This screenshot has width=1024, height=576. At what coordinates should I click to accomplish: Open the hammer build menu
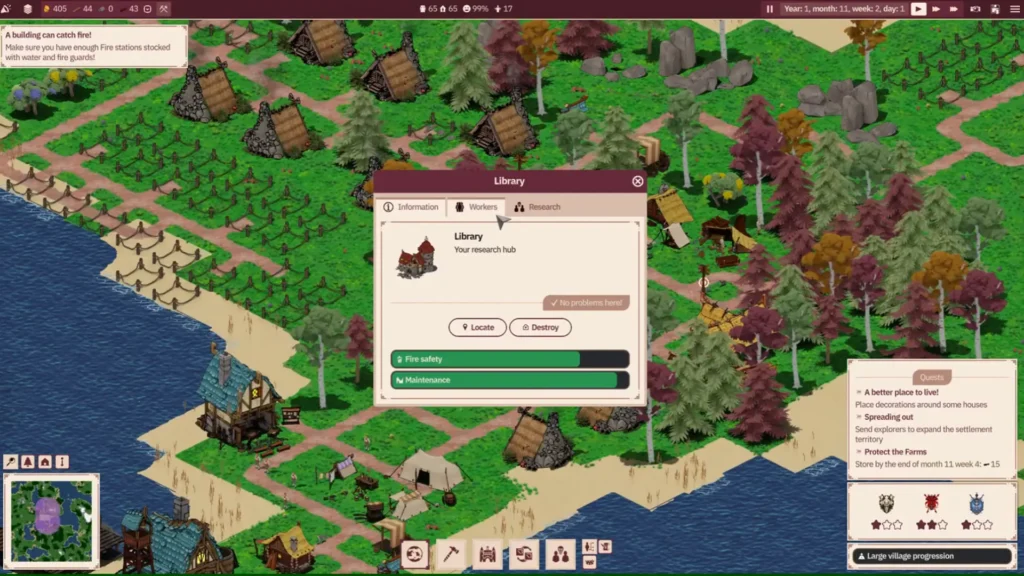click(452, 553)
